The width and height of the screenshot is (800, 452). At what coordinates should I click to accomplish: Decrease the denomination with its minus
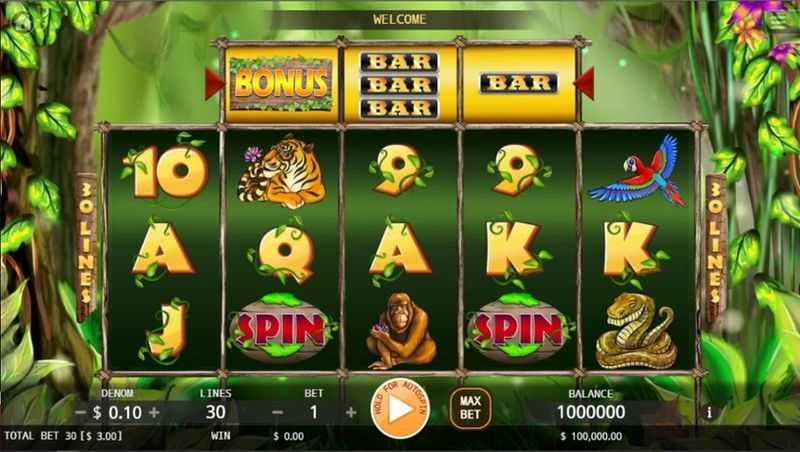[81, 412]
